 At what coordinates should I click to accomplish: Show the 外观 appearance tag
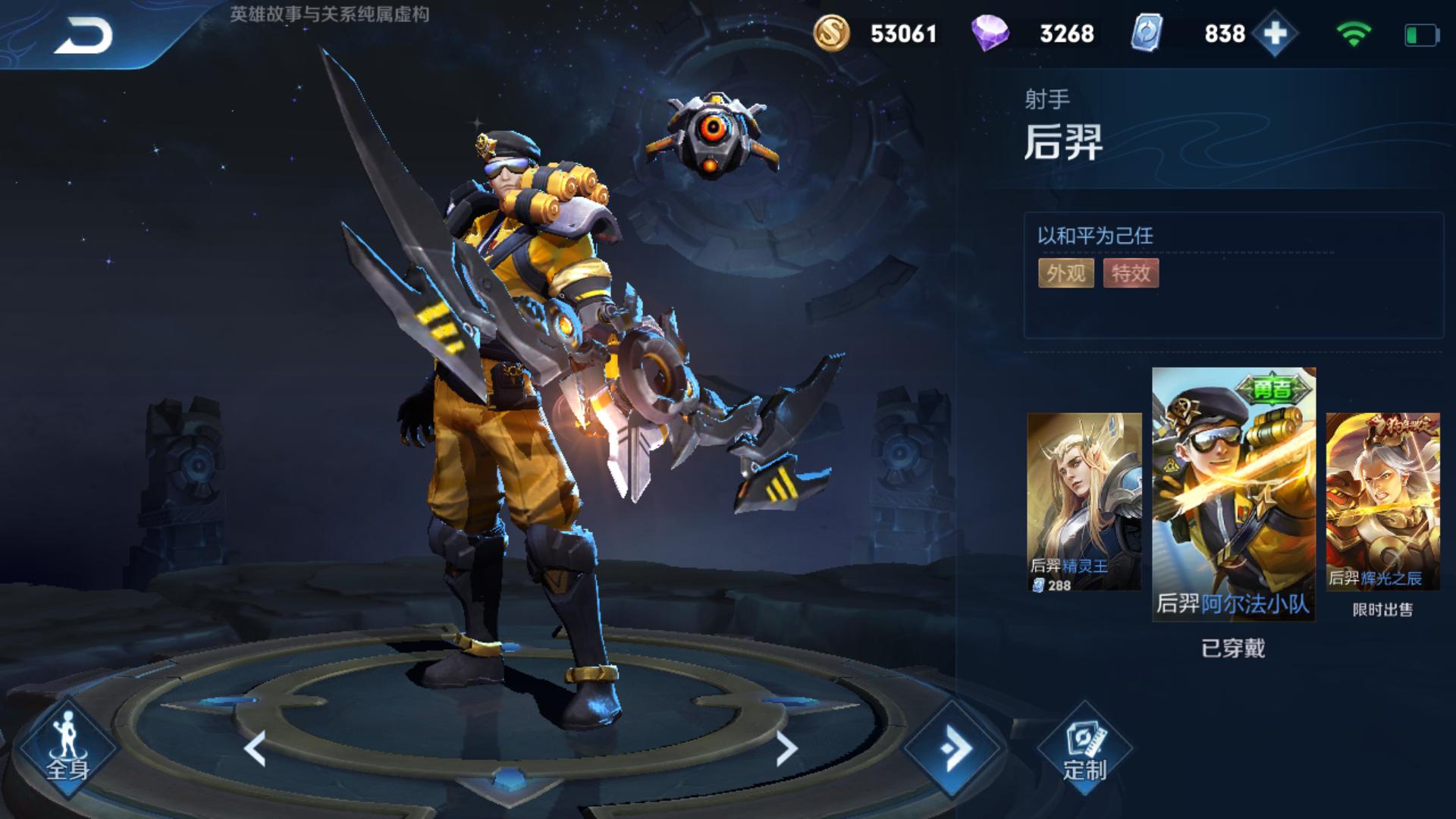point(1065,273)
